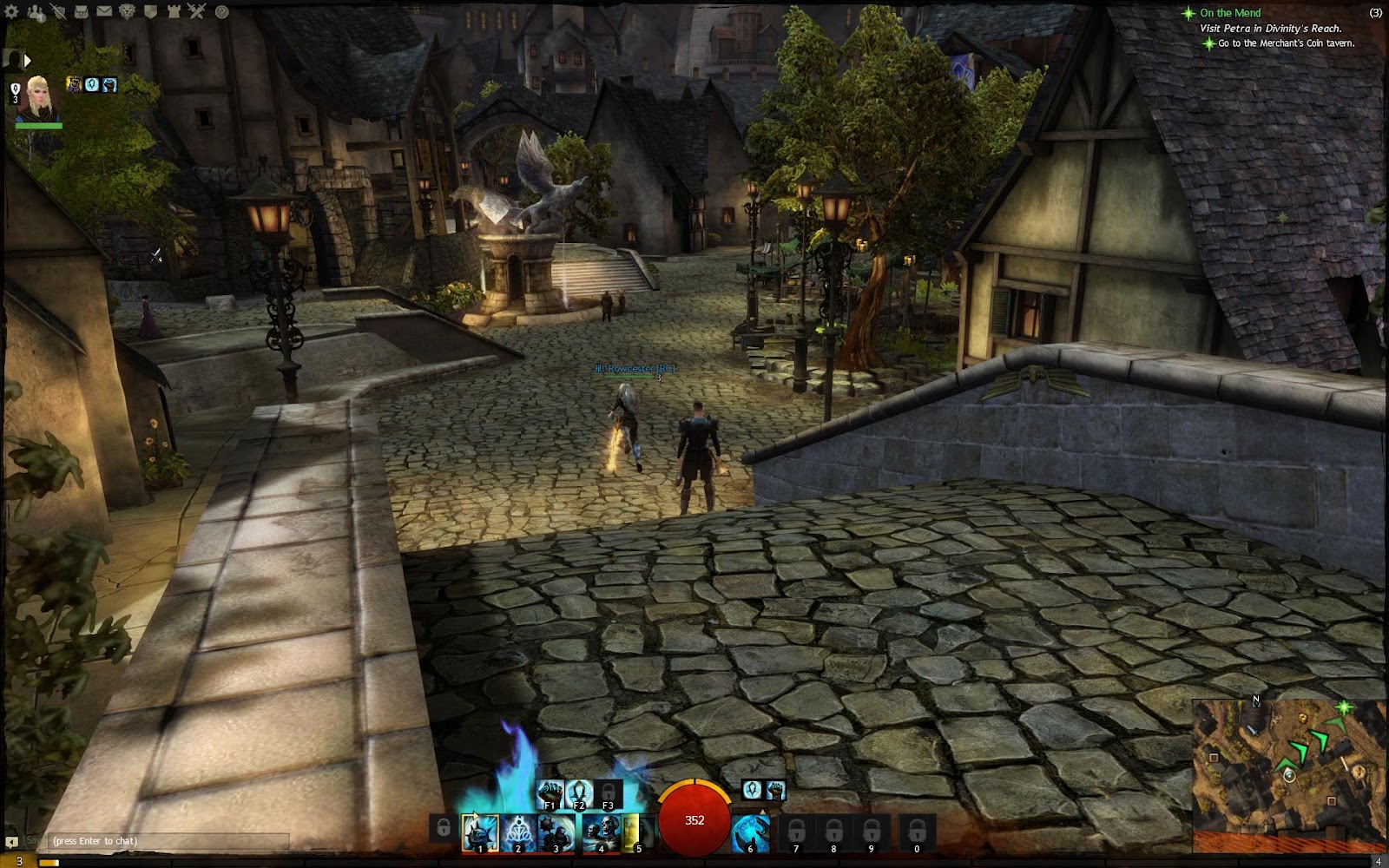Click the green quest star on minimap

coord(1343,708)
